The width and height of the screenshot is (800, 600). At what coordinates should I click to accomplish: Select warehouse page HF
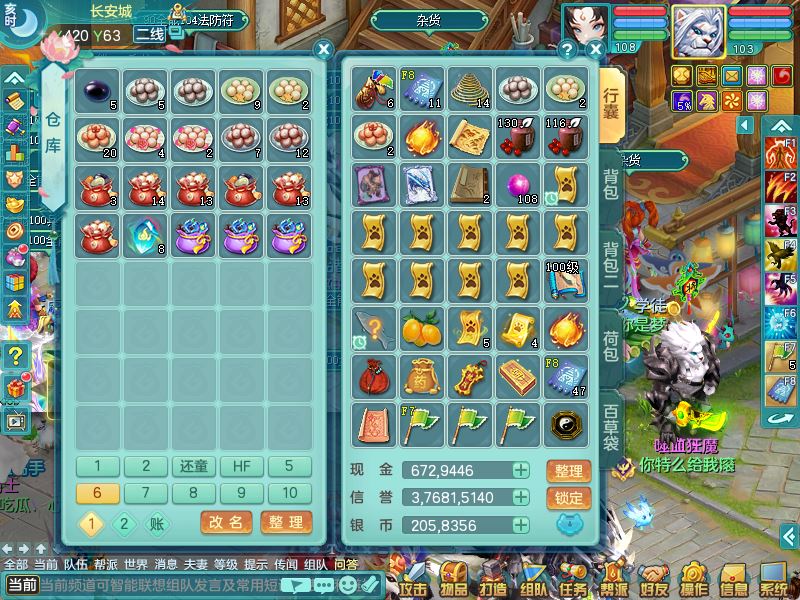[242, 466]
